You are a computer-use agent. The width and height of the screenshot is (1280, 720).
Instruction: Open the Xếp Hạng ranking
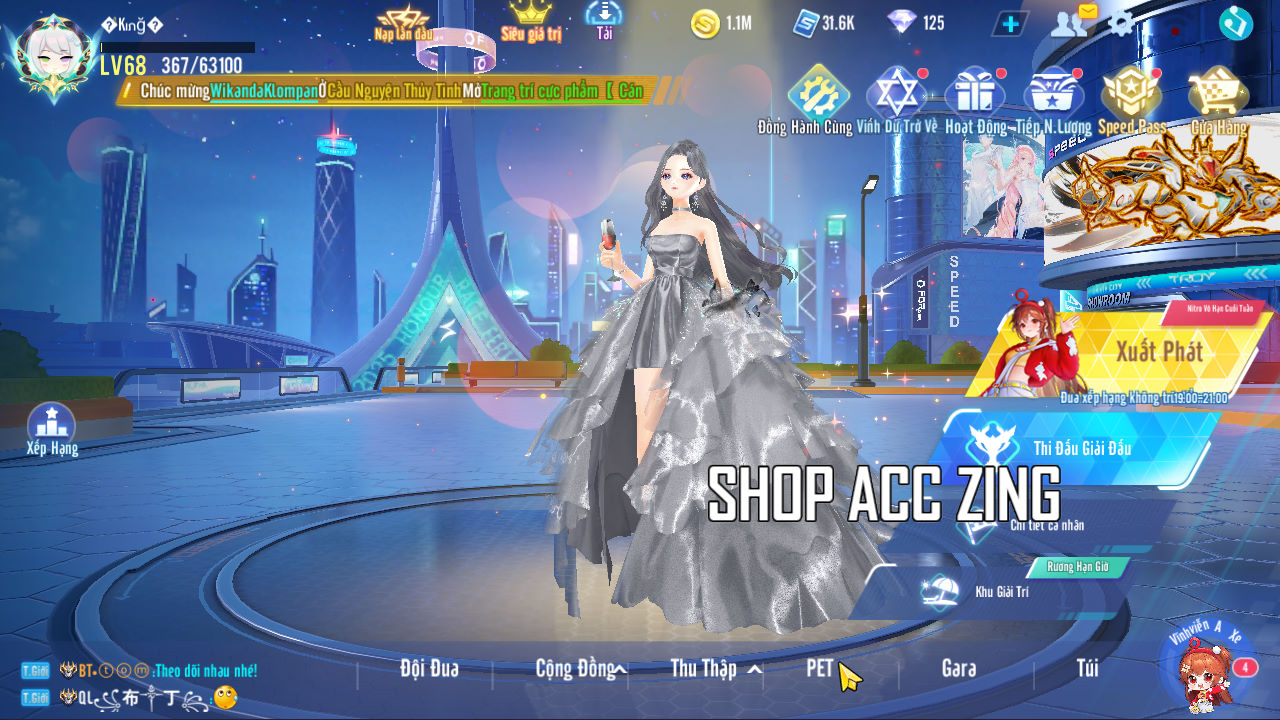52,428
